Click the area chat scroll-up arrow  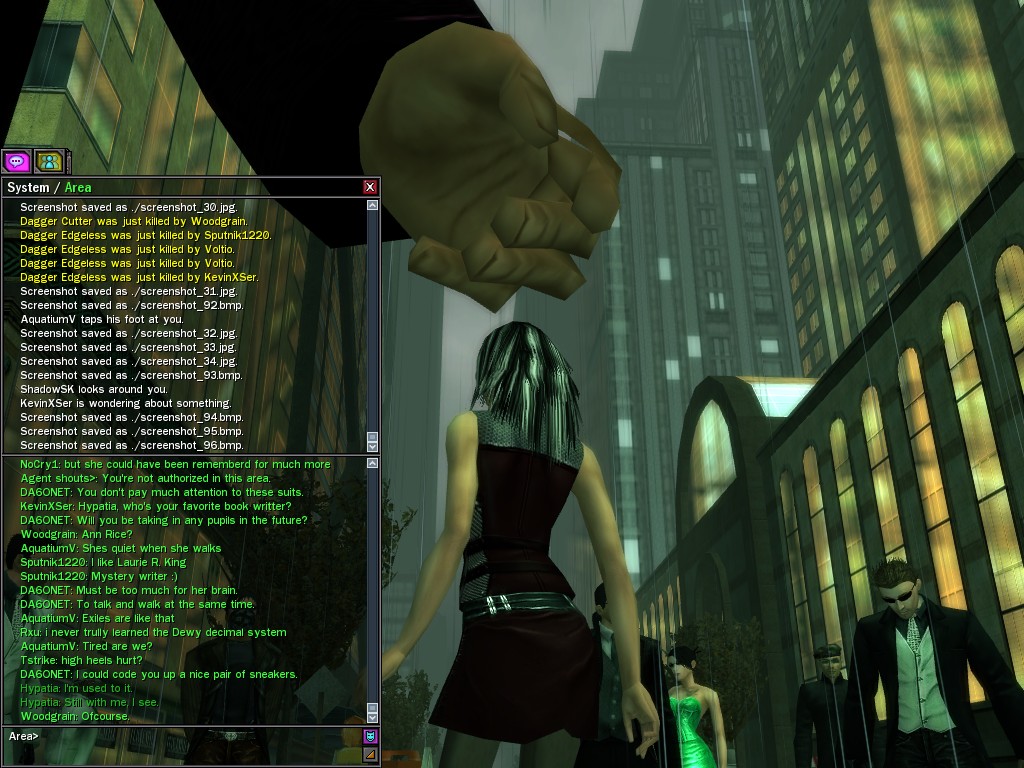click(x=373, y=463)
